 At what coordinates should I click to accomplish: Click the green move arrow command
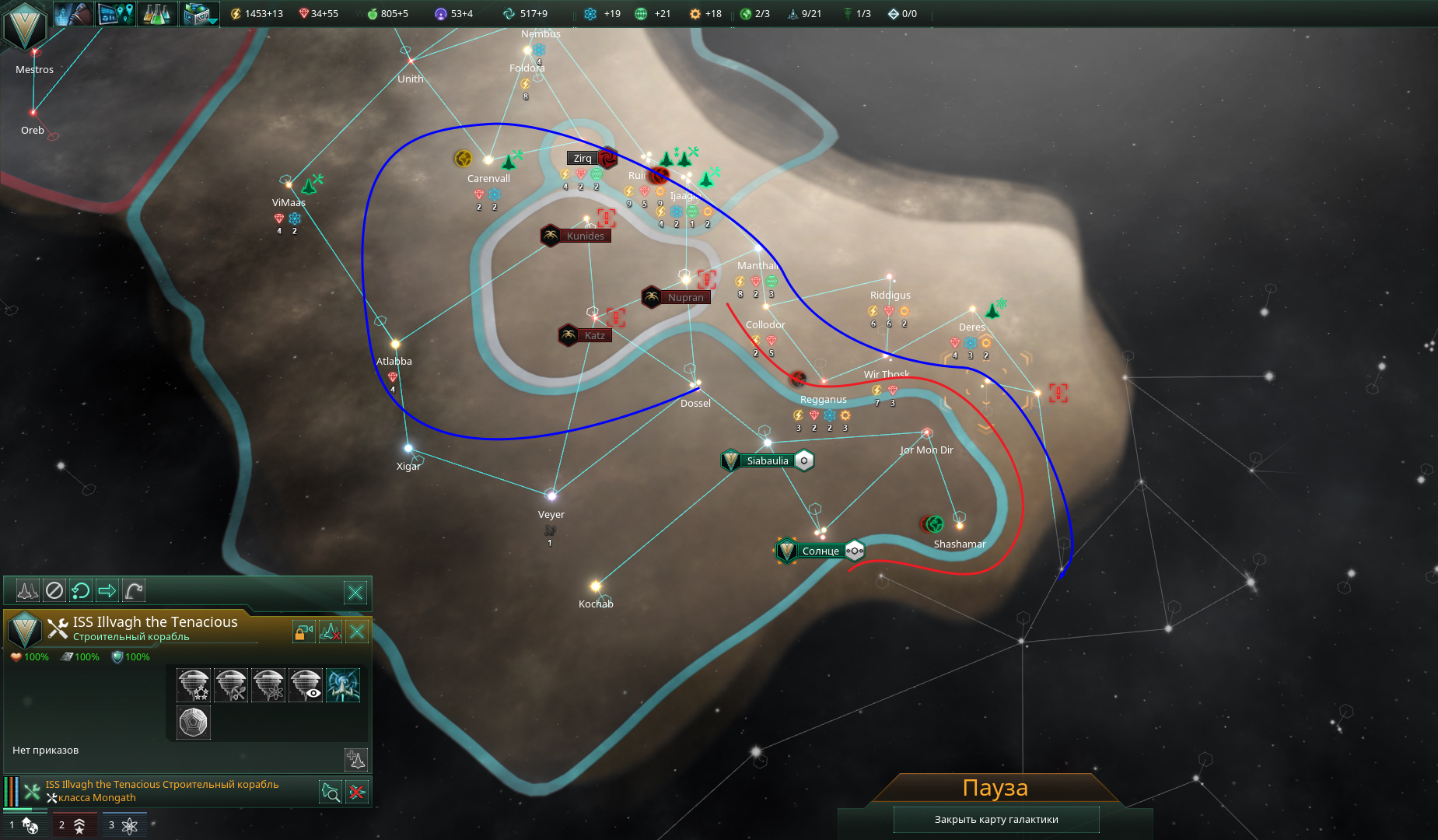pyautogui.click(x=107, y=591)
